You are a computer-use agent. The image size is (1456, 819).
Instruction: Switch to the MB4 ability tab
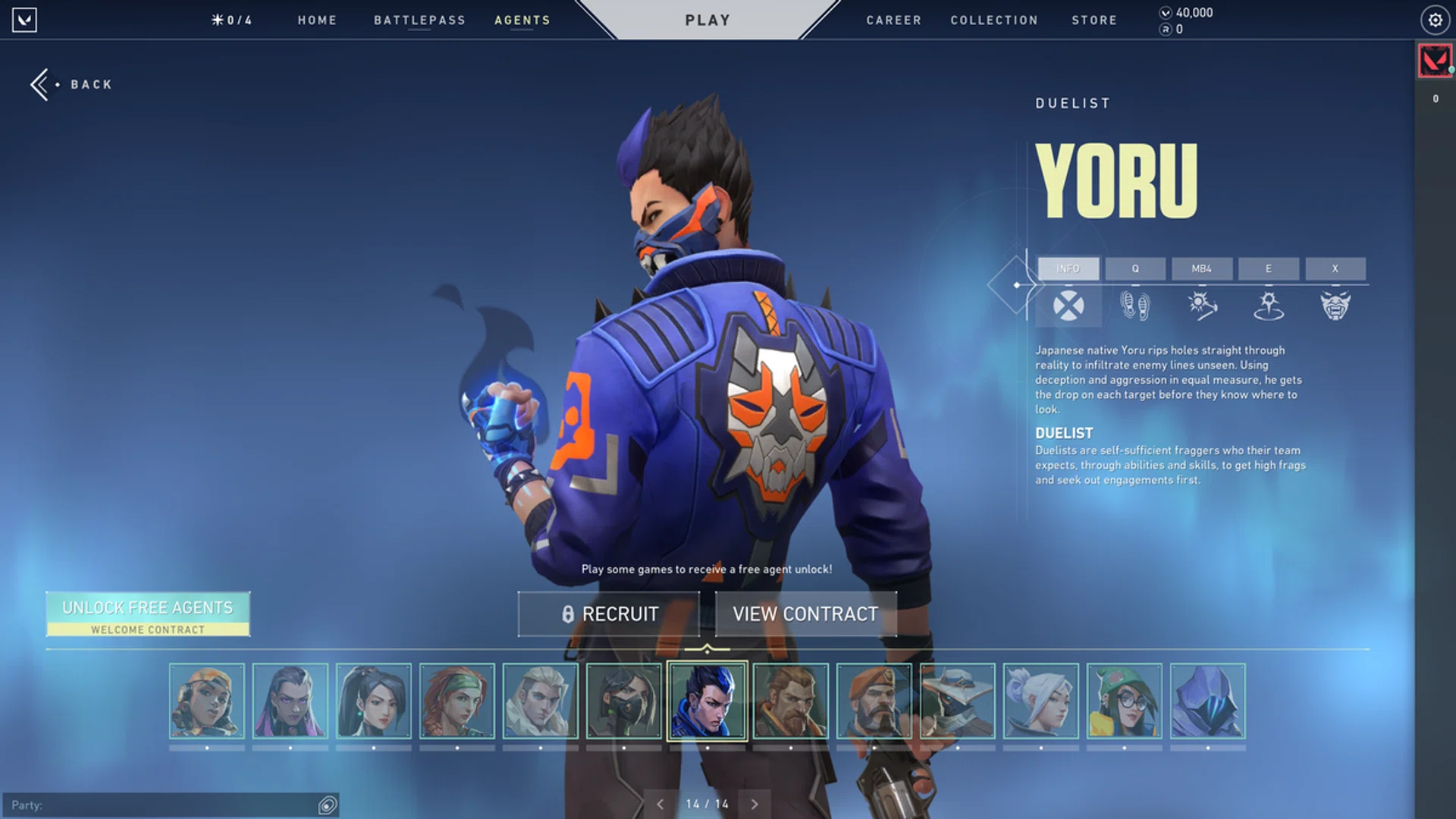[1201, 268]
